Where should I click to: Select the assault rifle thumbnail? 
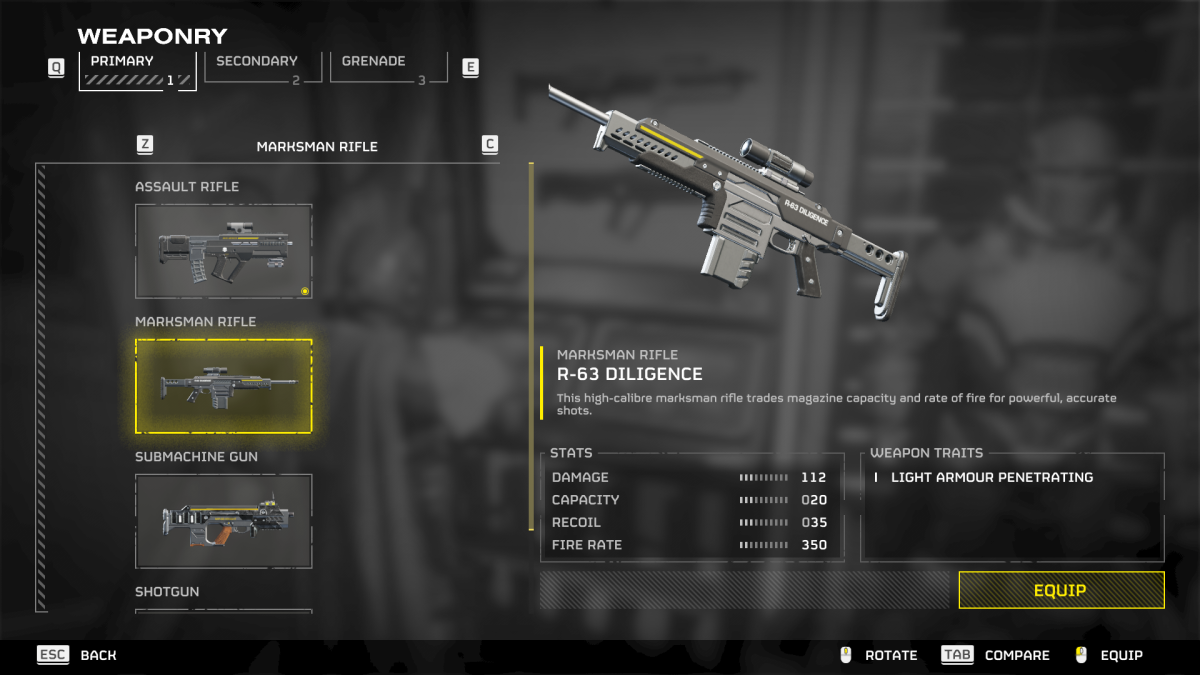[x=223, y=251]
